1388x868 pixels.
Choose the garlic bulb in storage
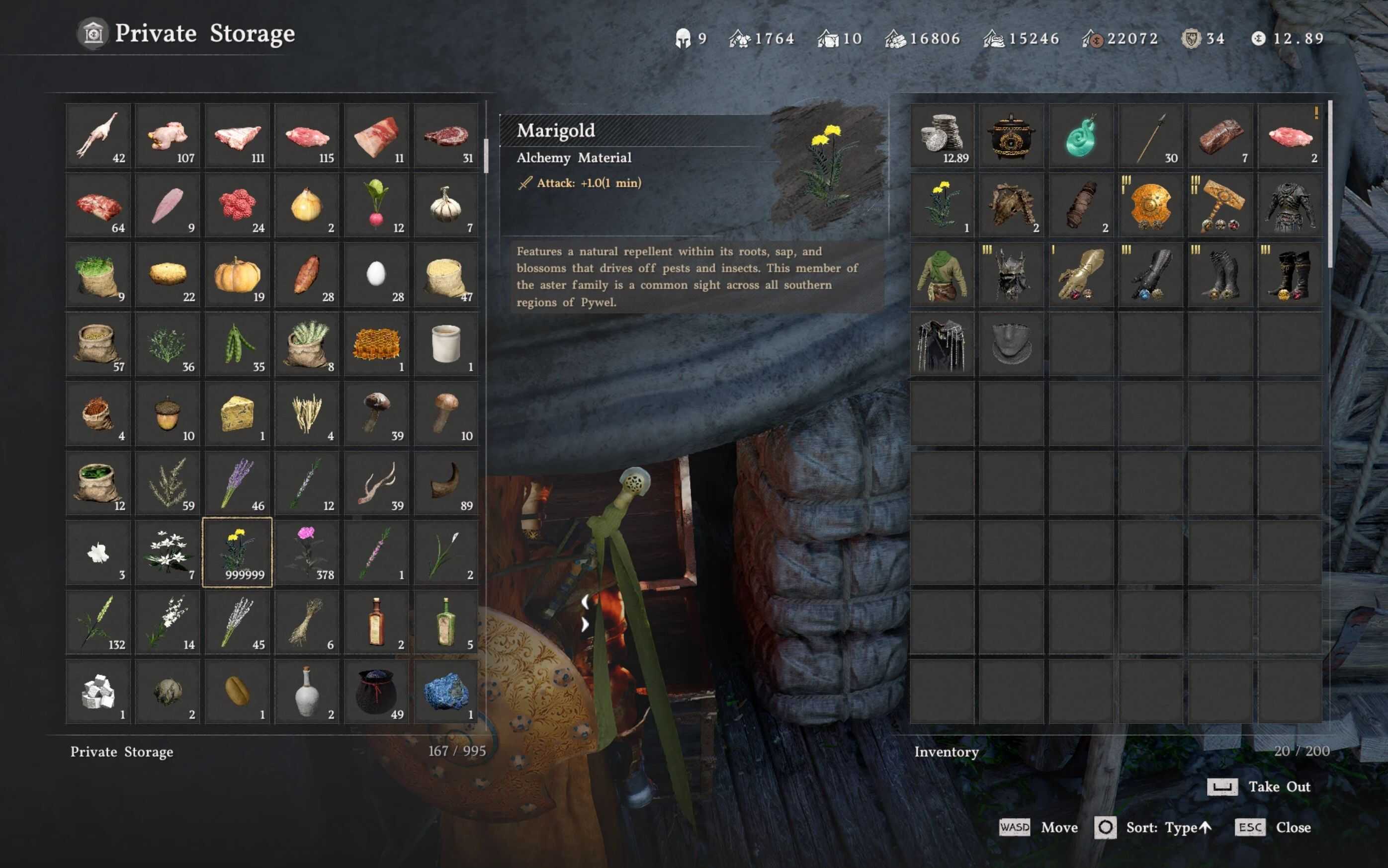tap(445, 206)
